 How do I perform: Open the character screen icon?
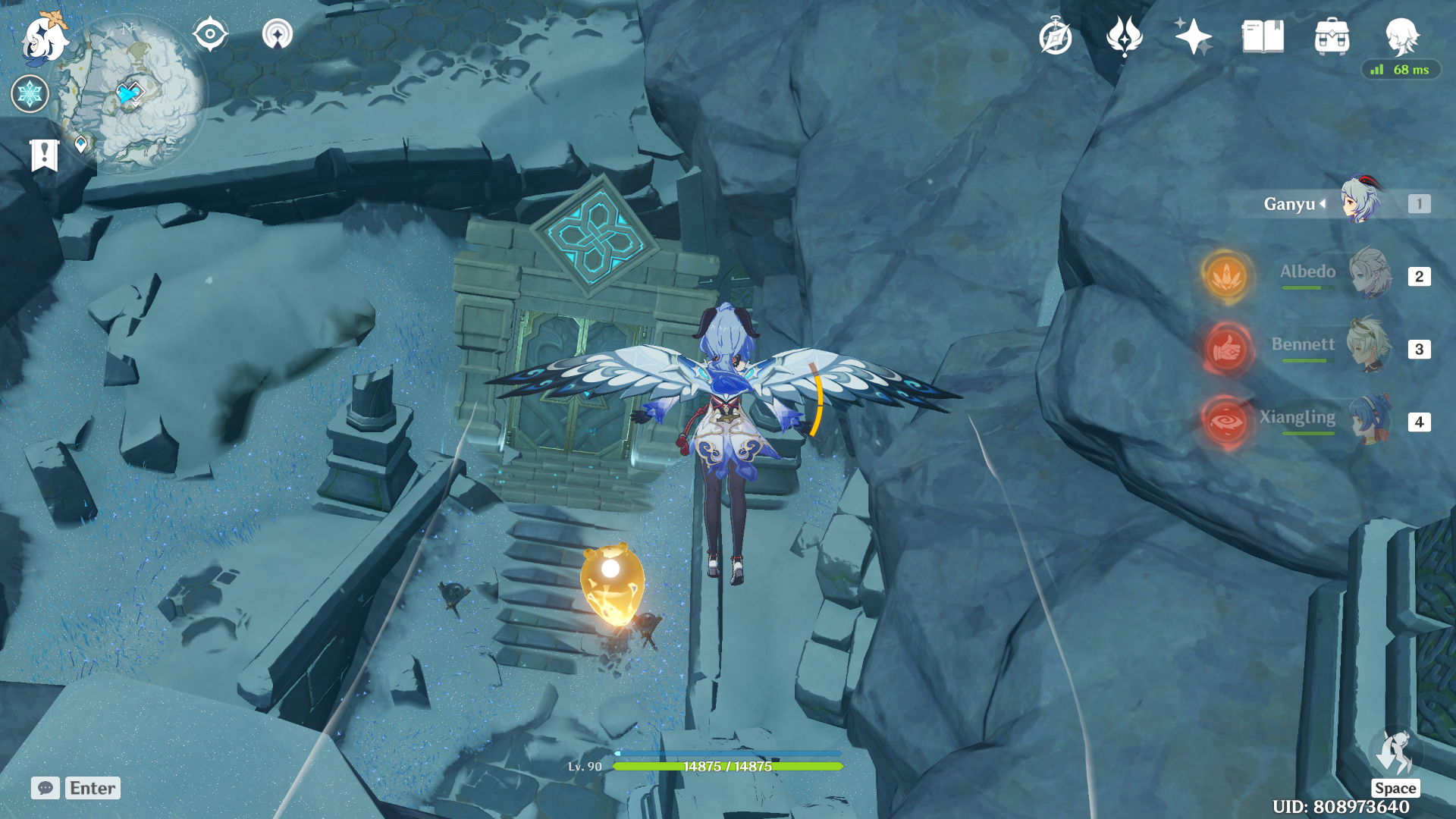point(1401,36)
